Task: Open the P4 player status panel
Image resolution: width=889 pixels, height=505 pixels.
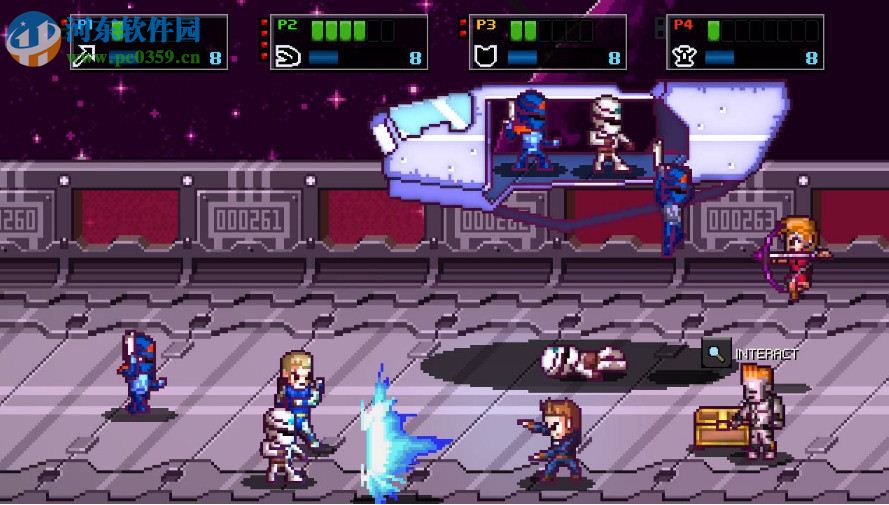Action: click(x=746, y=42)
